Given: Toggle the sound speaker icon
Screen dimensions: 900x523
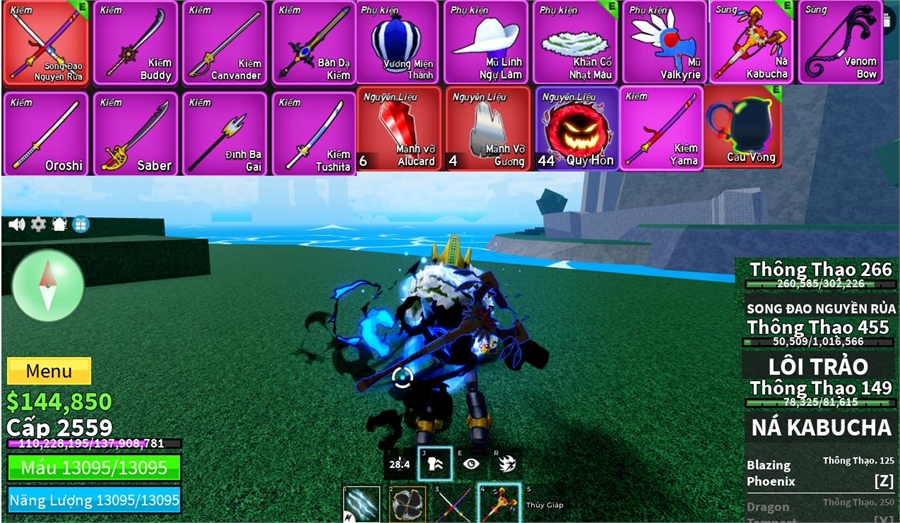Looking at the screenshot, I should (x=17, y=224).
